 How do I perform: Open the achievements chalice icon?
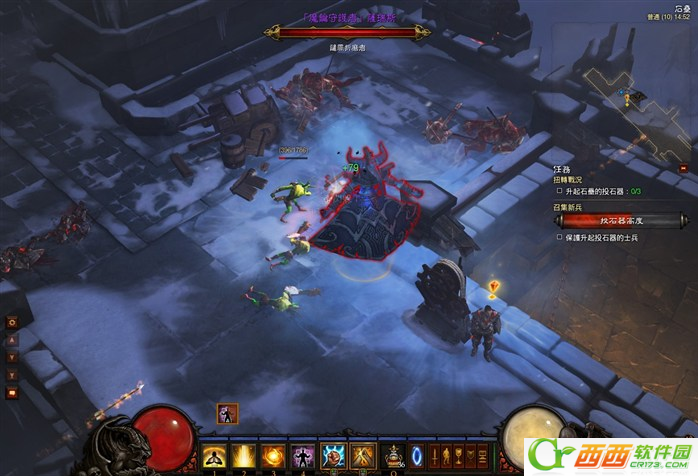(460, 457)
